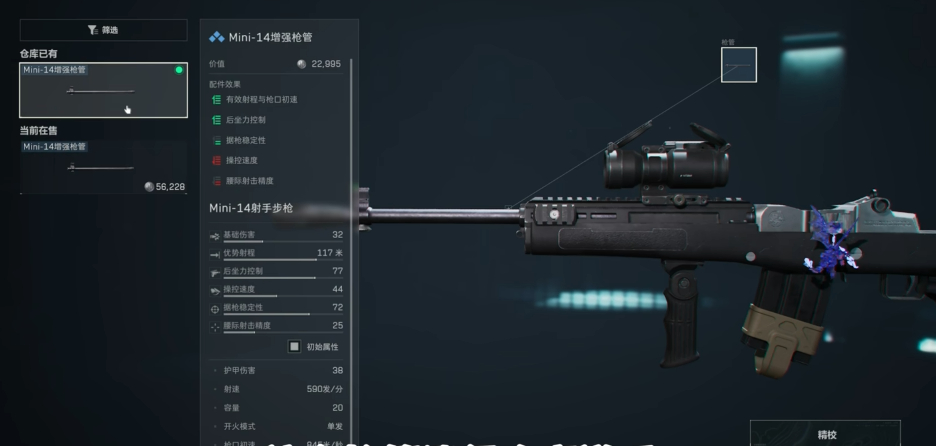The image size is (936, 446).
Task: Choose the Mini-14增强枪管 on sale for 56,228
Action: (103, 167)
